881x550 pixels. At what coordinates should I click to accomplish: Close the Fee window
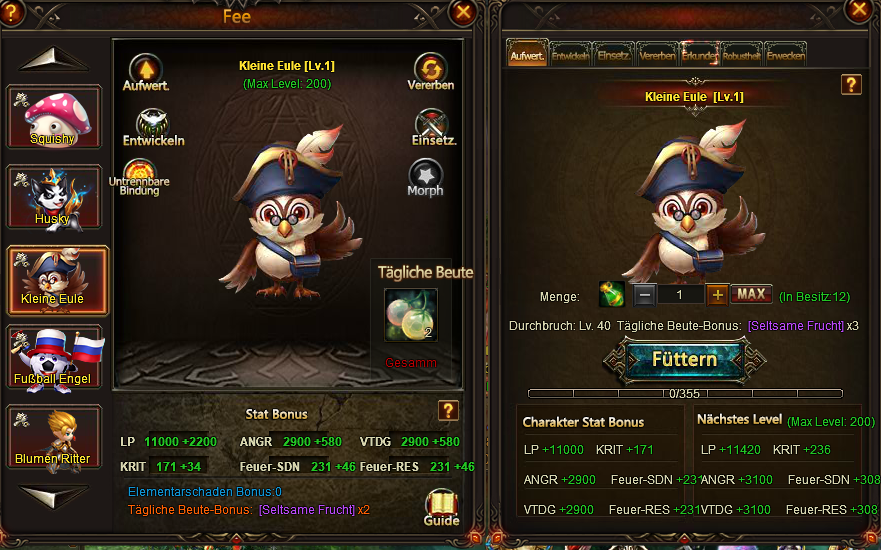[x=463, y=12]
